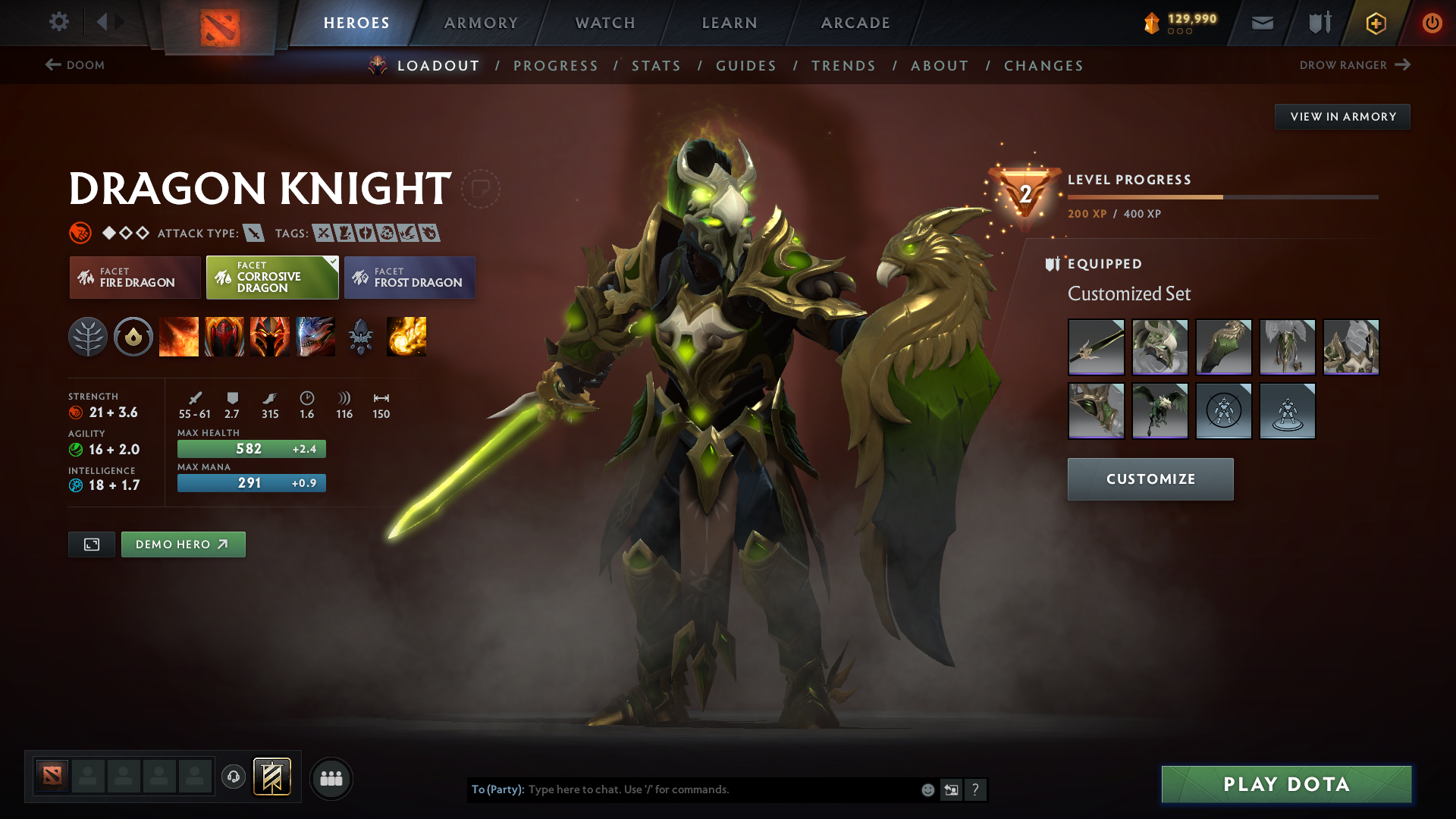Expand the hero portrait fullscreen preview control
This screenshot has width=1456, height=819.
pyautogui.click(x=91, y=544)
